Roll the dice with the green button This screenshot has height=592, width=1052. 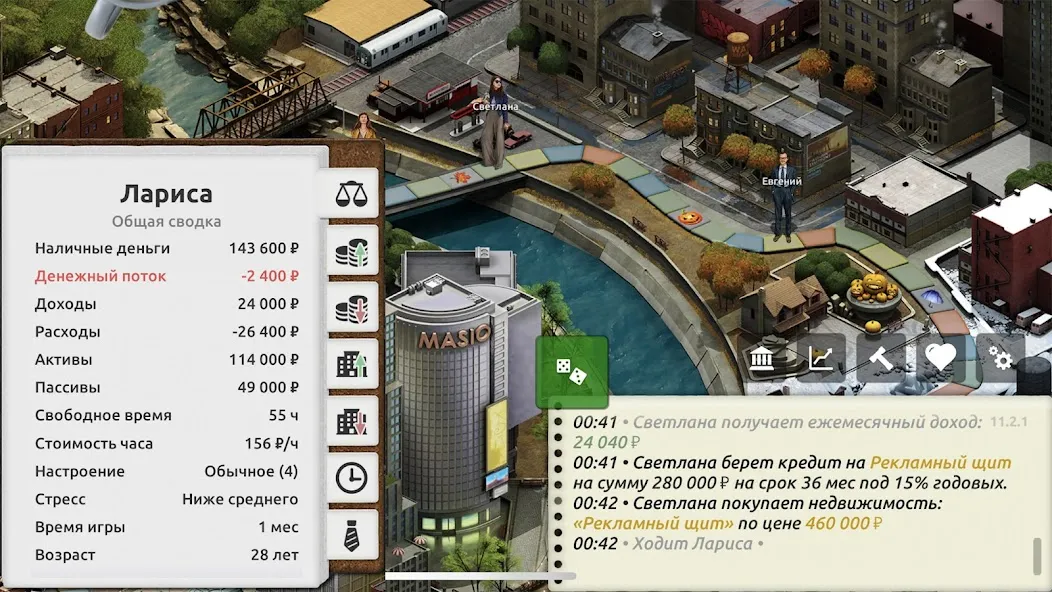(571, 372)
